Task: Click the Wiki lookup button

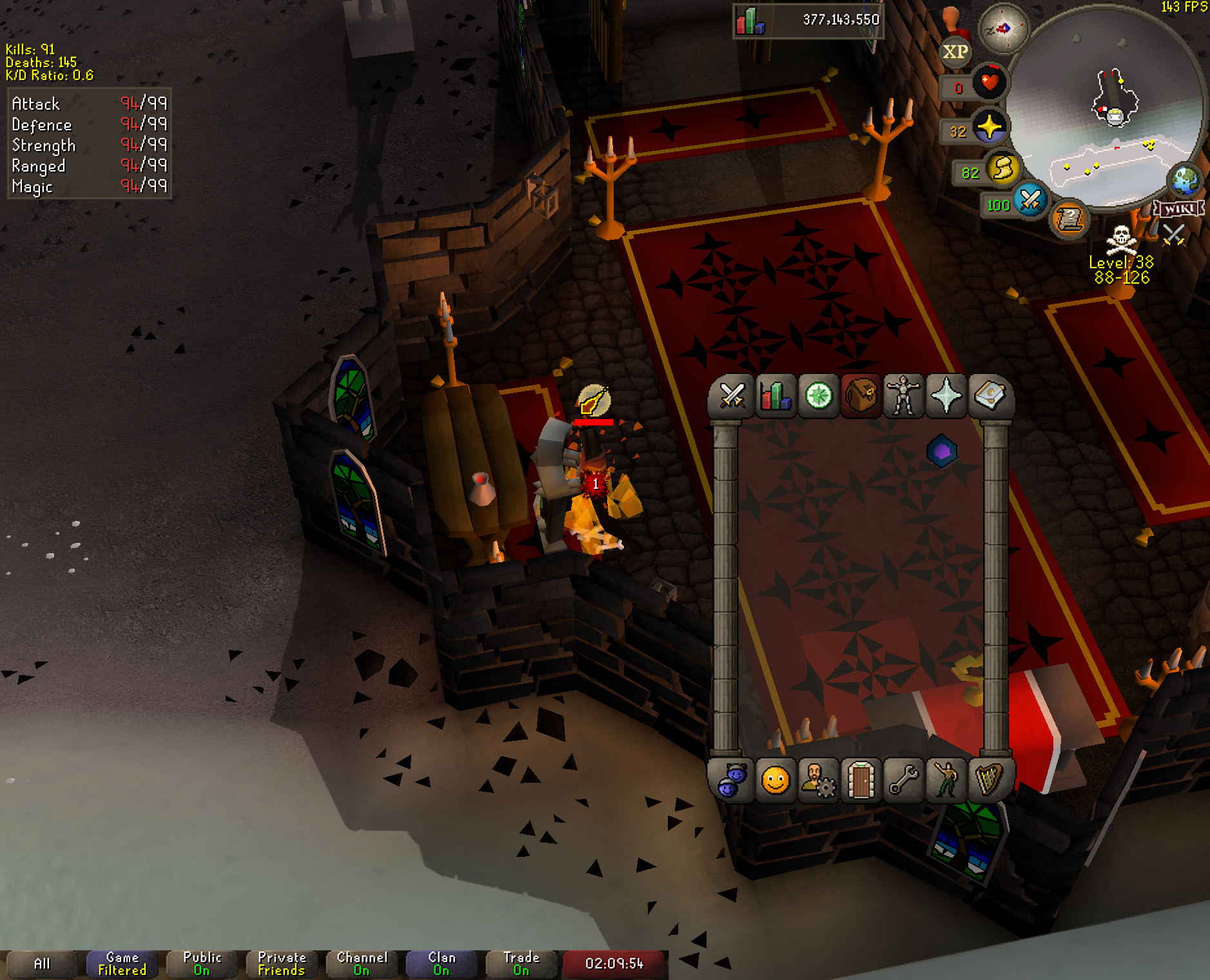Action: point(1180,209)
